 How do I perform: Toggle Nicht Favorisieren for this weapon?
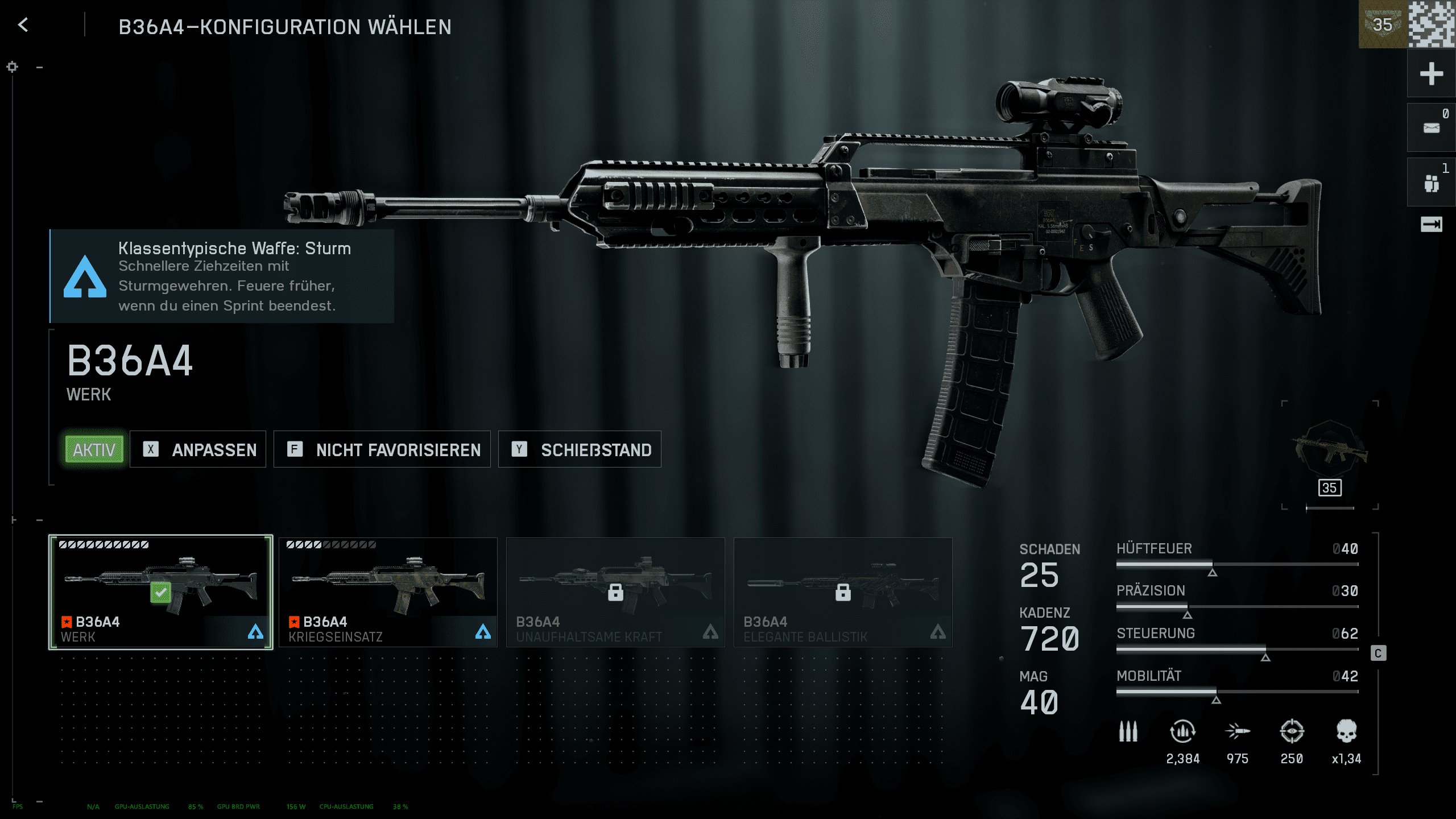point(382,449)
